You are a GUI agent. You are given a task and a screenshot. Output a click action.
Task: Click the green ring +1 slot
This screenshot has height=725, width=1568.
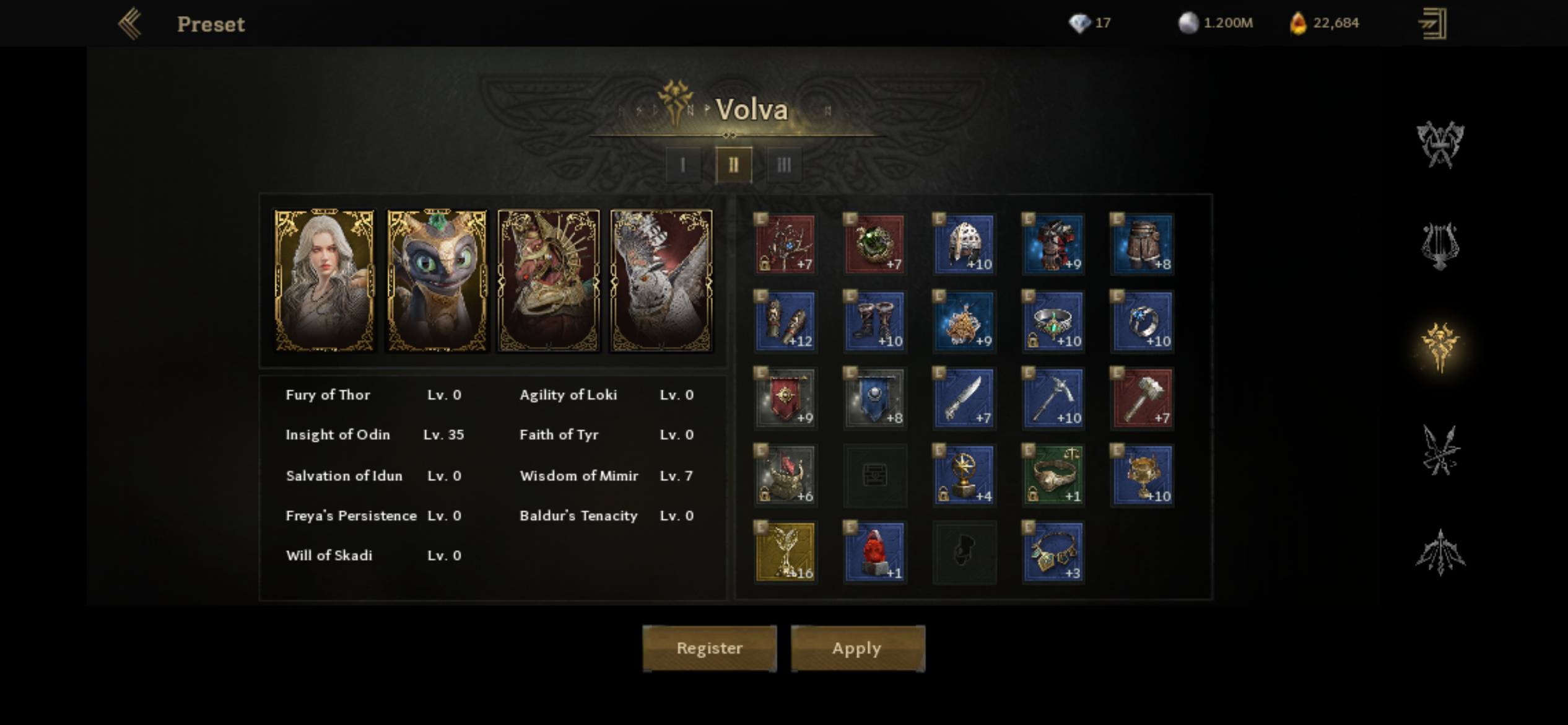click(1053, 475)
